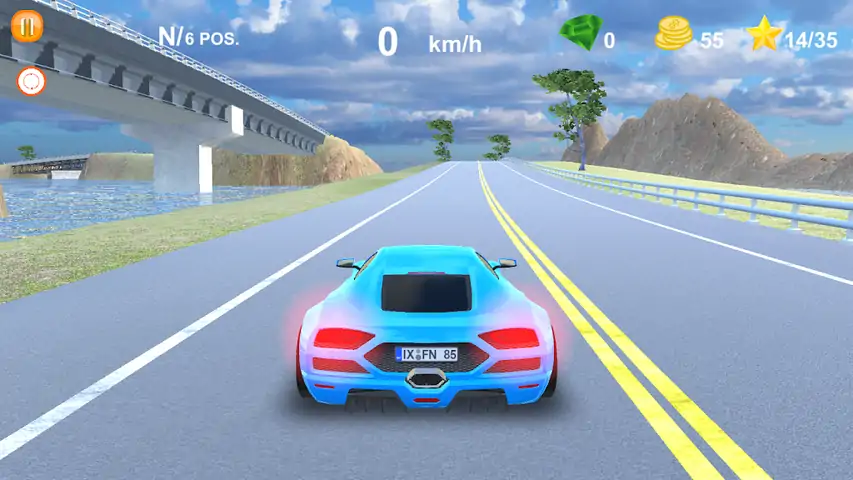
Task: Pause the race with the orange button
Action: [x=27, y=27]
